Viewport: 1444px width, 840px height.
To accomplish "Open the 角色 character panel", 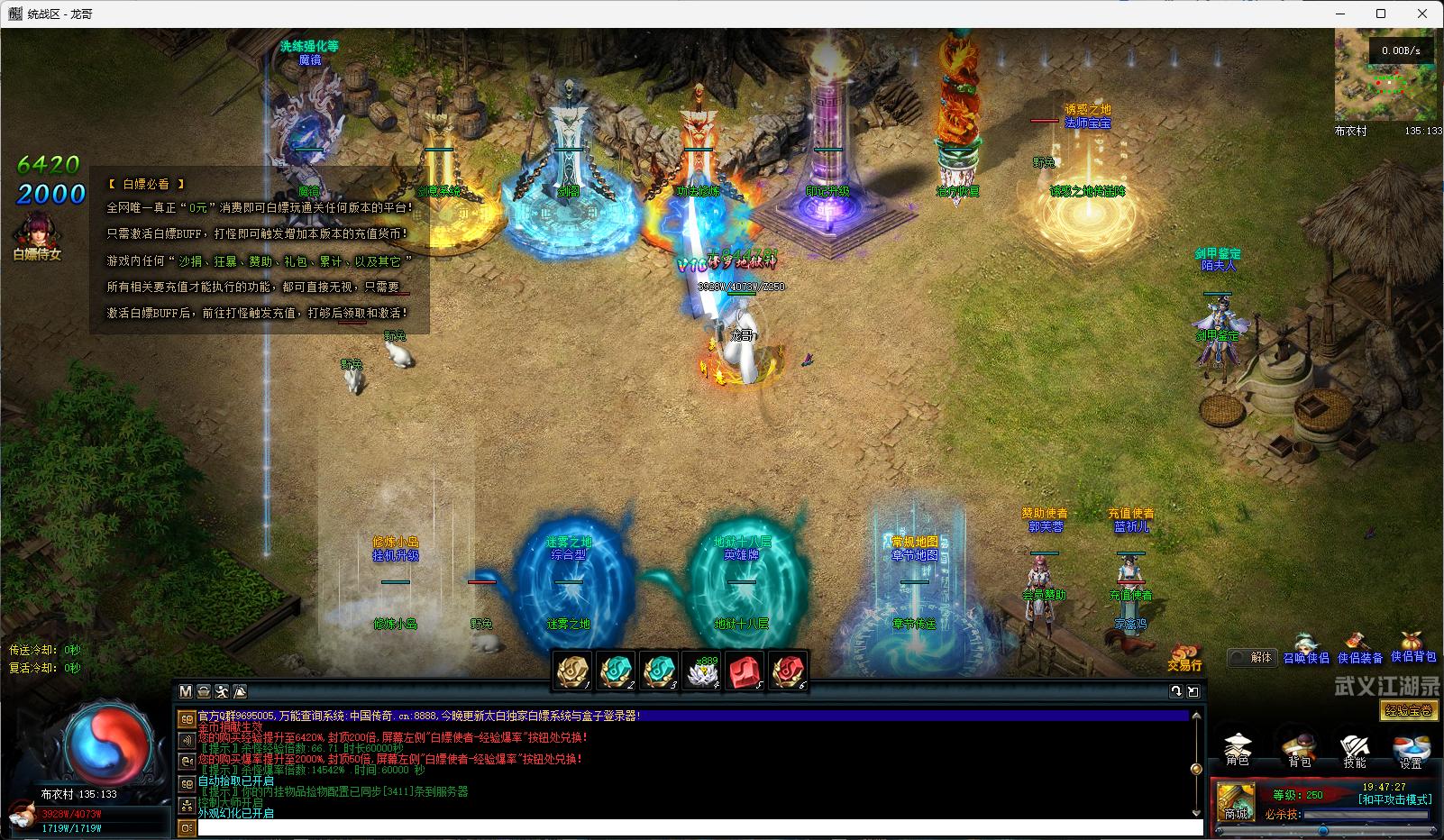I will click(x=1238, y=748).
